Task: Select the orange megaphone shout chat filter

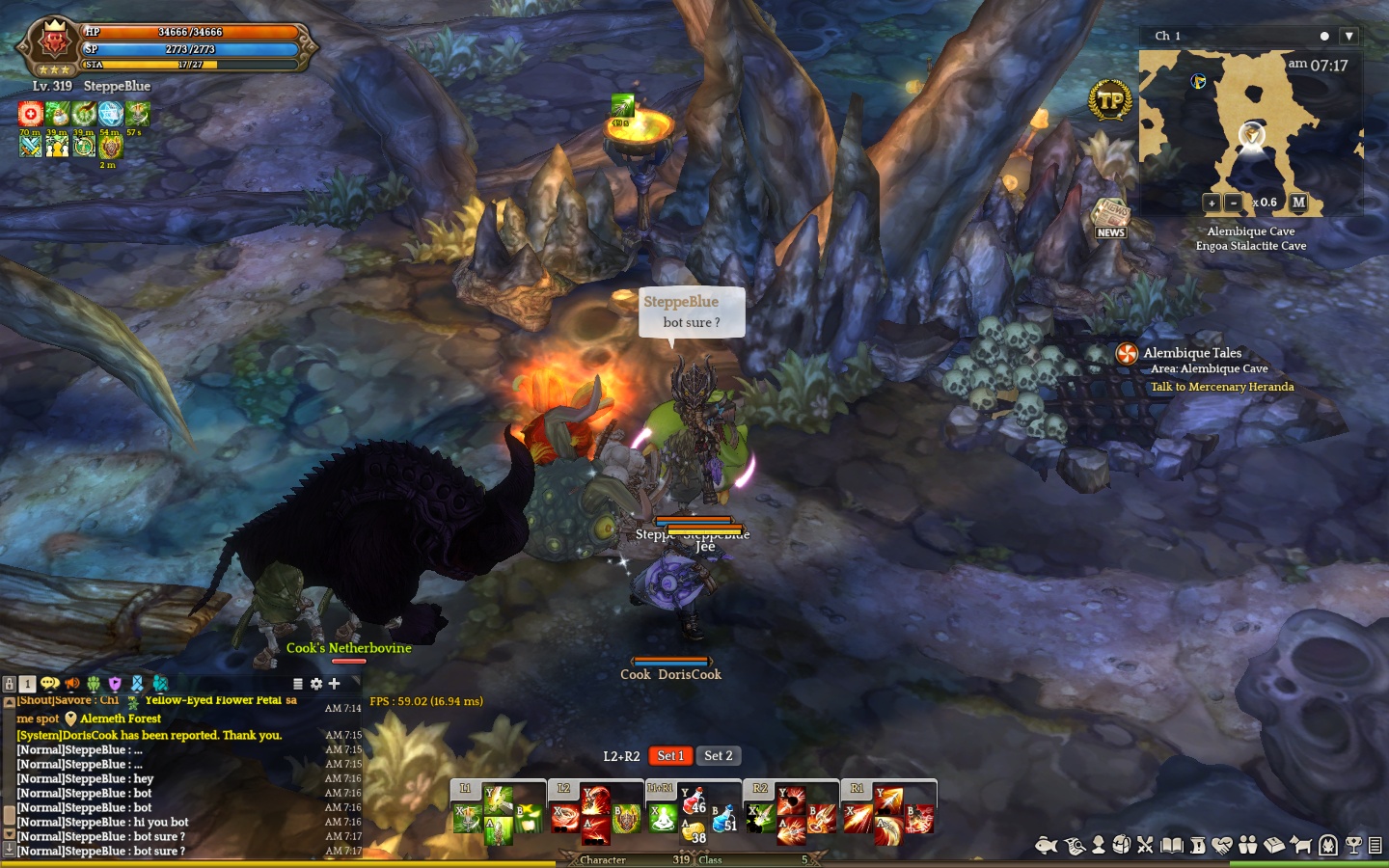Action: 72,684
